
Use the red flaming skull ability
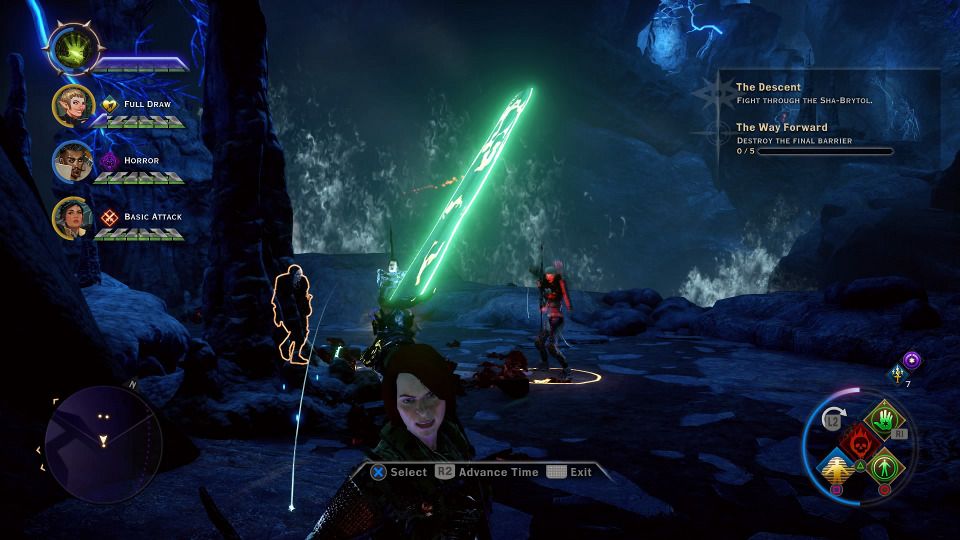[x=859, y=443]
